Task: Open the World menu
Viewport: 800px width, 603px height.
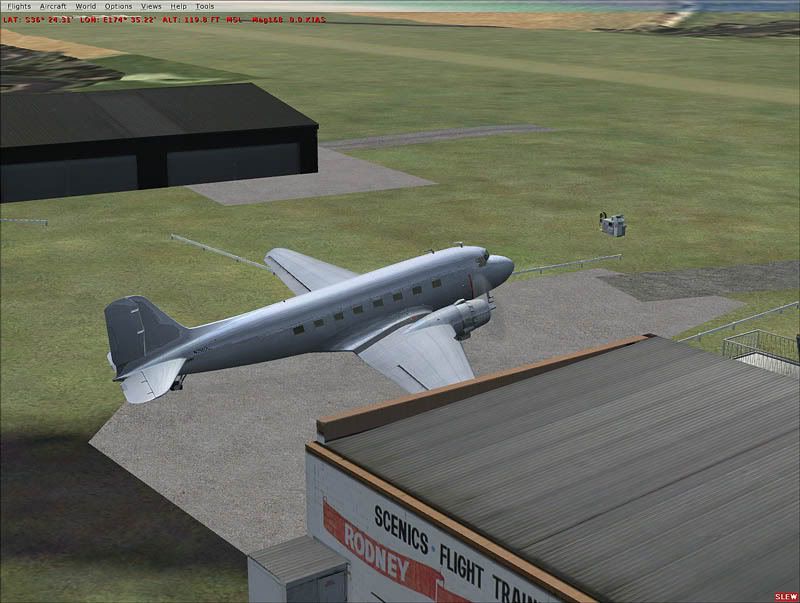Action: click(x=86, y=6)
